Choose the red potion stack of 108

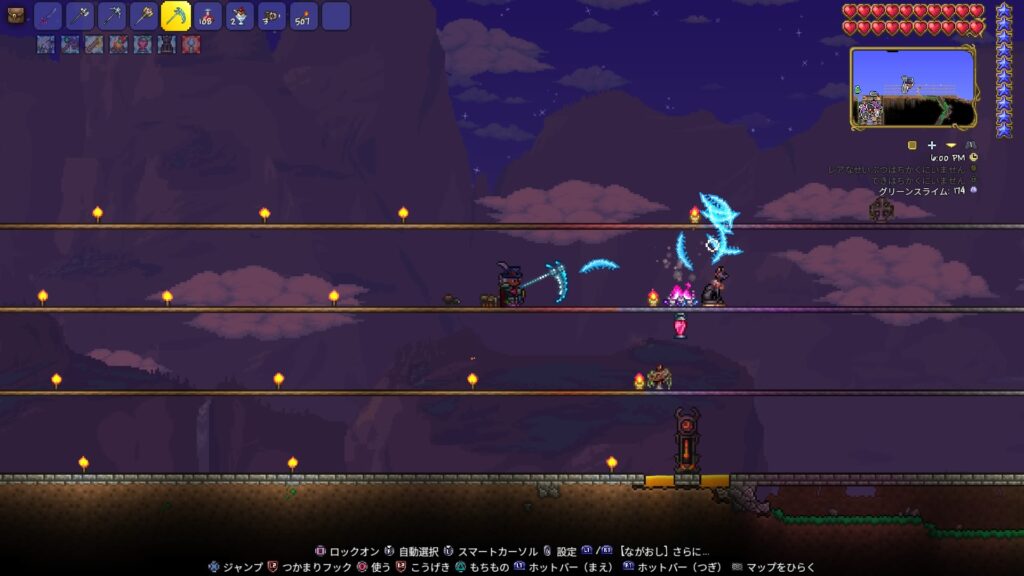pos(208,16)
